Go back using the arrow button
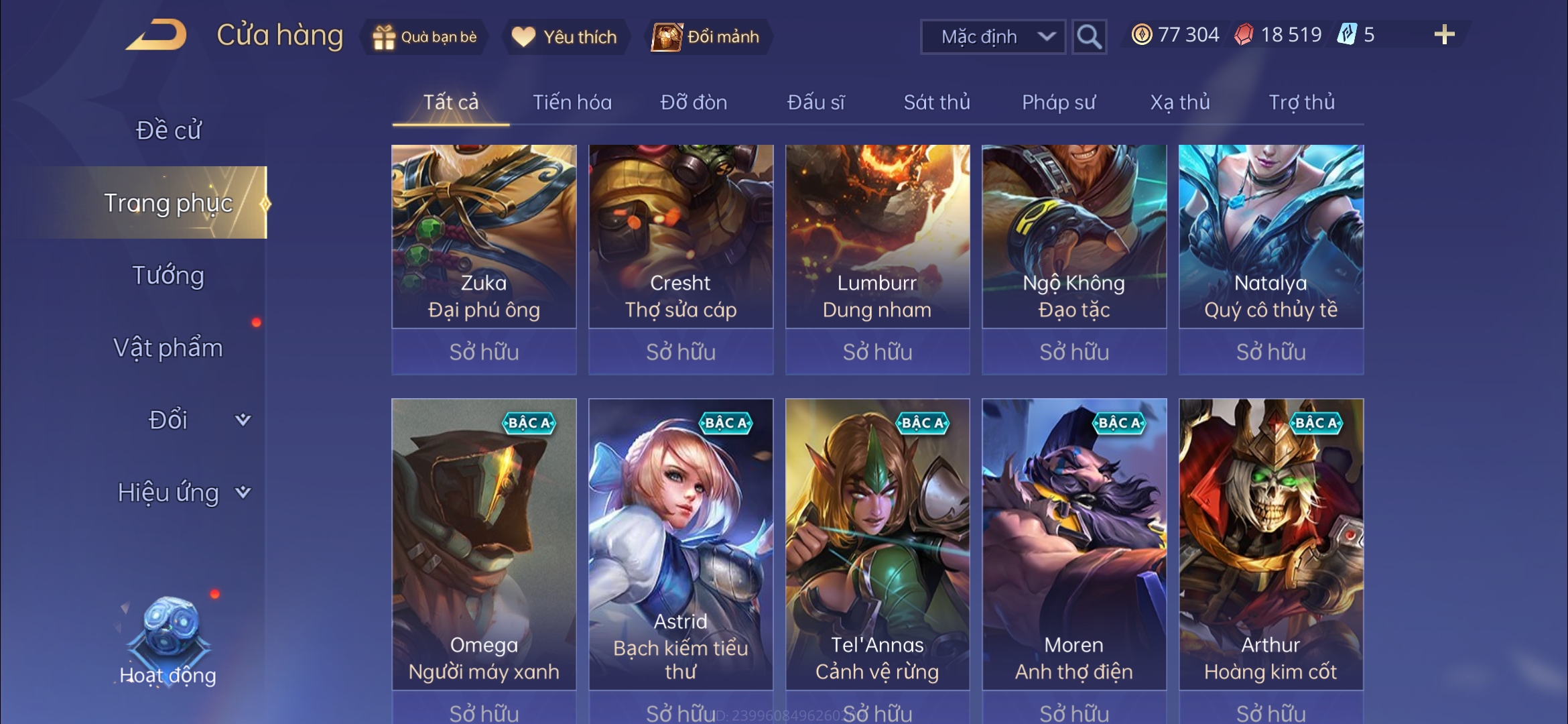1568x724 pixels. (x=157, y=35)
